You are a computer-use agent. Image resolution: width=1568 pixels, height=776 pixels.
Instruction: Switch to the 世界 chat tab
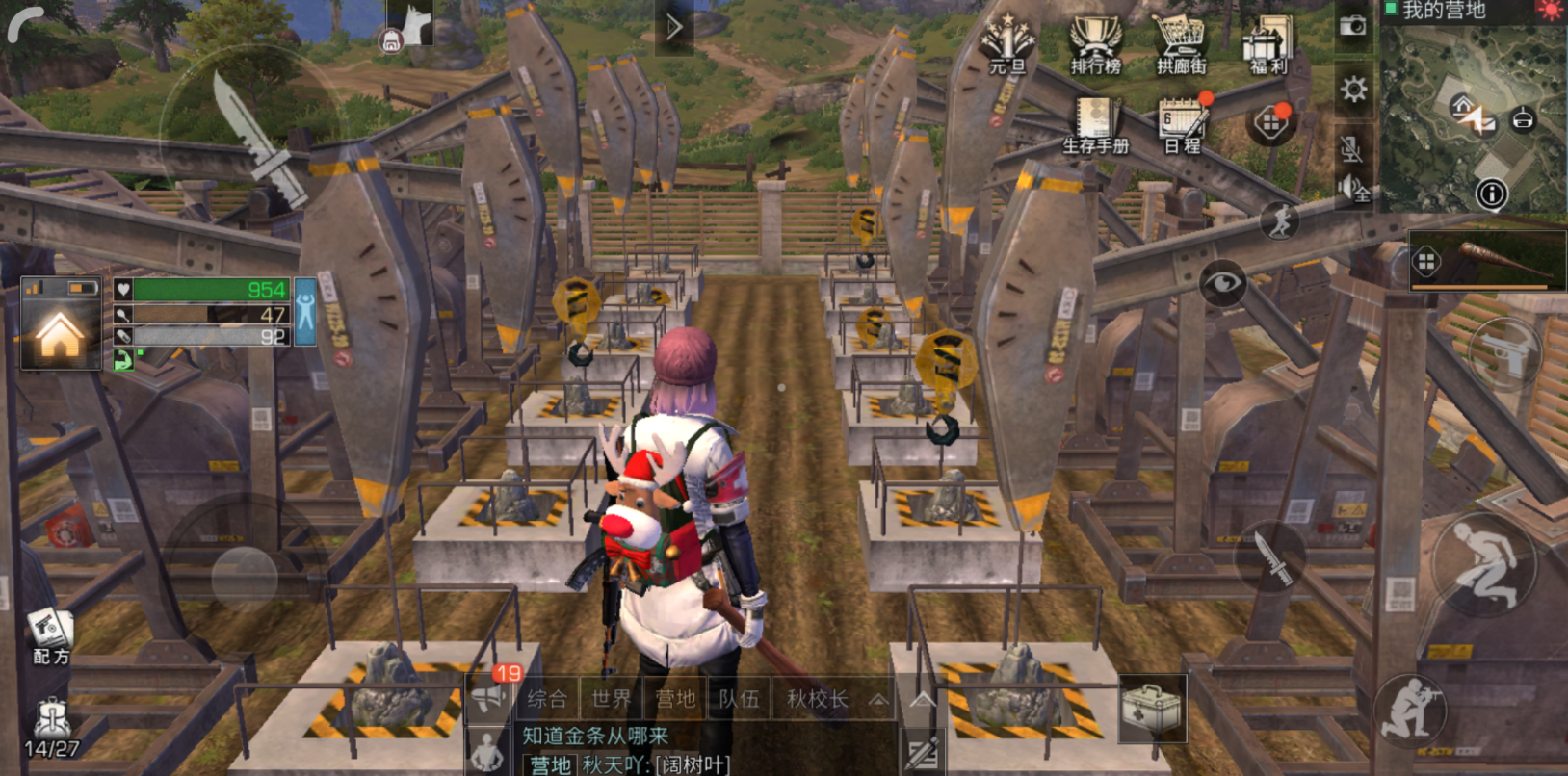(611, 699)
